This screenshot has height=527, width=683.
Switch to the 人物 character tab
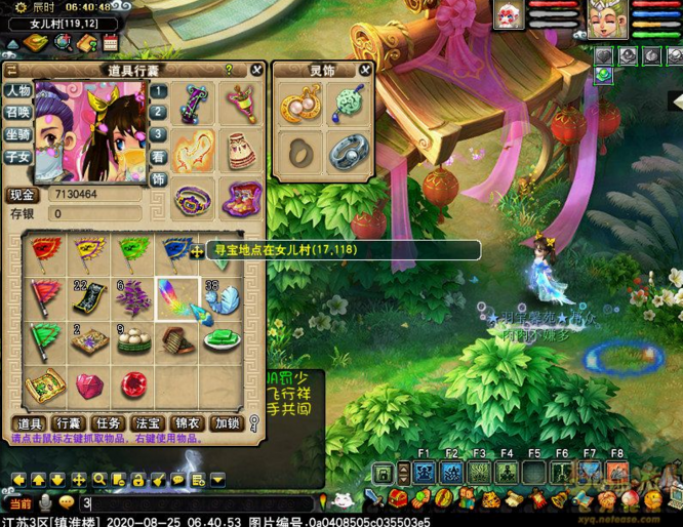pyautogui.click(x=18, y=91)
